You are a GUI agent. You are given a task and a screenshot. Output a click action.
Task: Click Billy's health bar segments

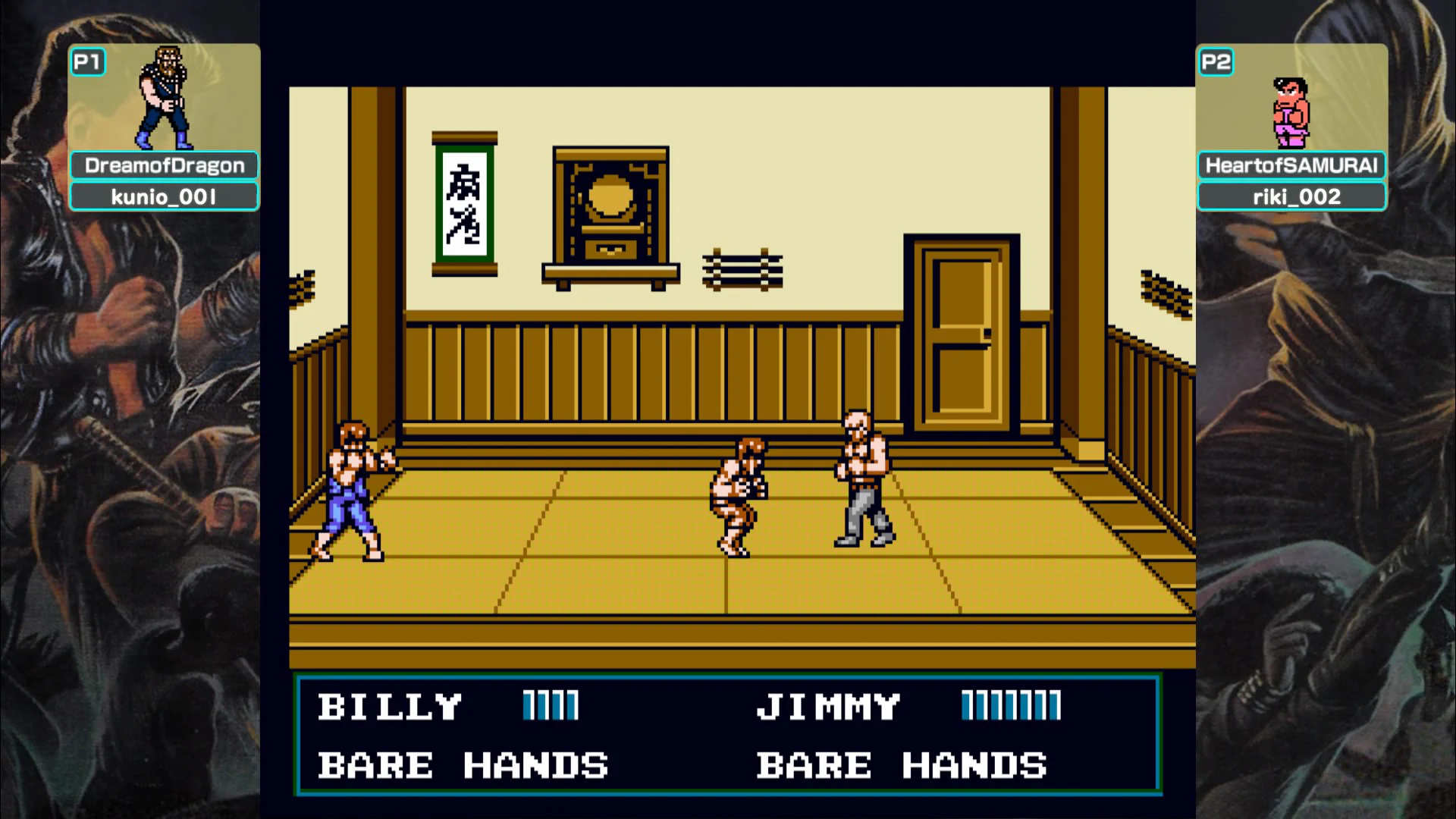click(549, 705)
